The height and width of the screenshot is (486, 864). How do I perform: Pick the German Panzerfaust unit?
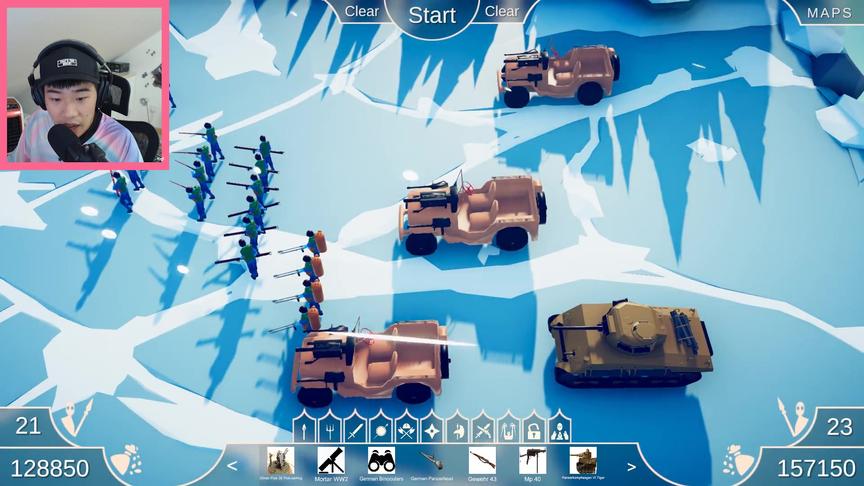(x=432, y=463)
